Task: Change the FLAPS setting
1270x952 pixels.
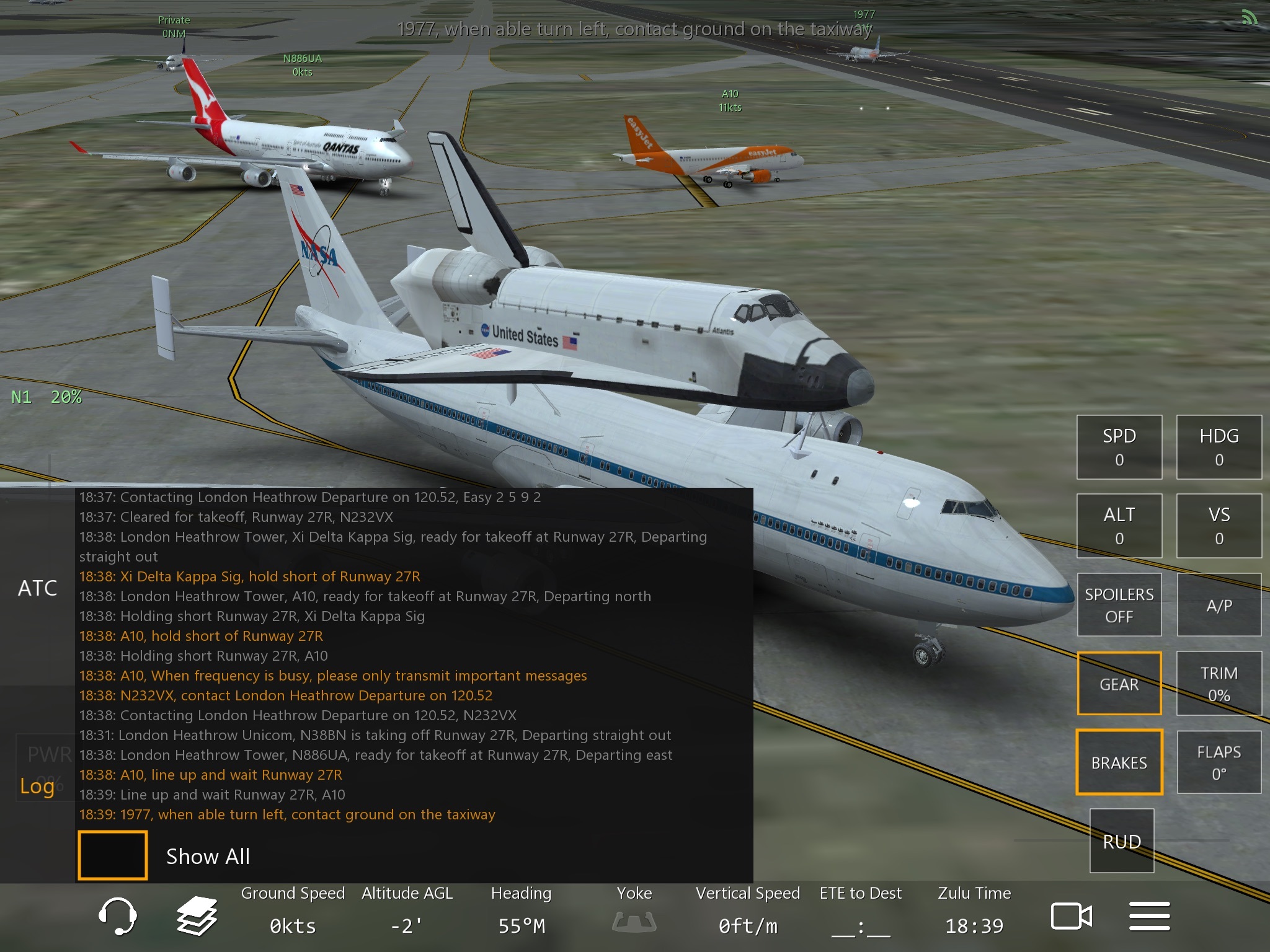Action: [1219, 762]
